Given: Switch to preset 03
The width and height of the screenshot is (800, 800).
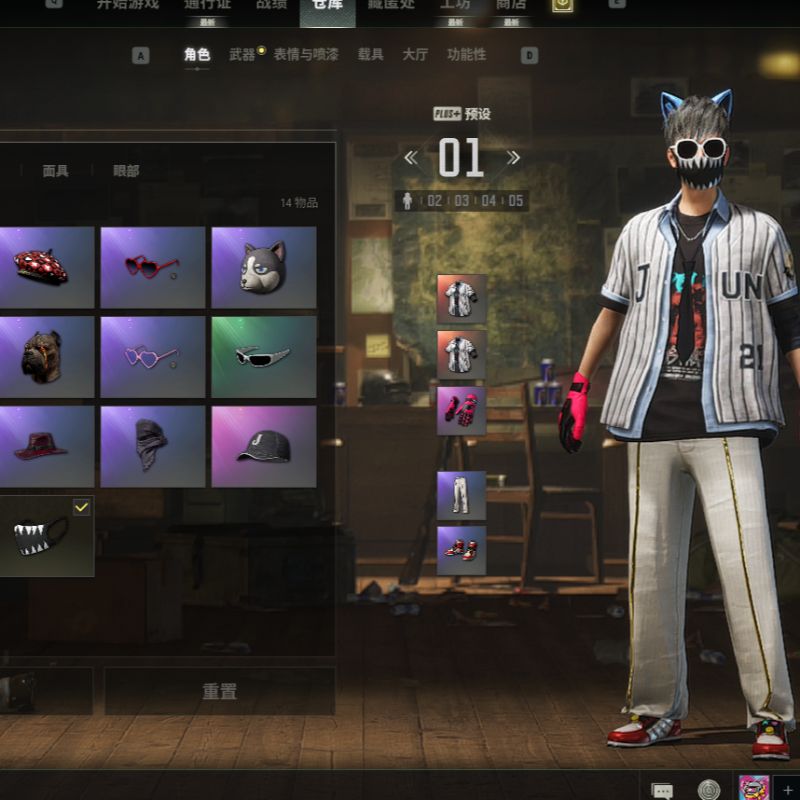Looking at the screenshot, I should pyautogui.click(x=461, y=201).
